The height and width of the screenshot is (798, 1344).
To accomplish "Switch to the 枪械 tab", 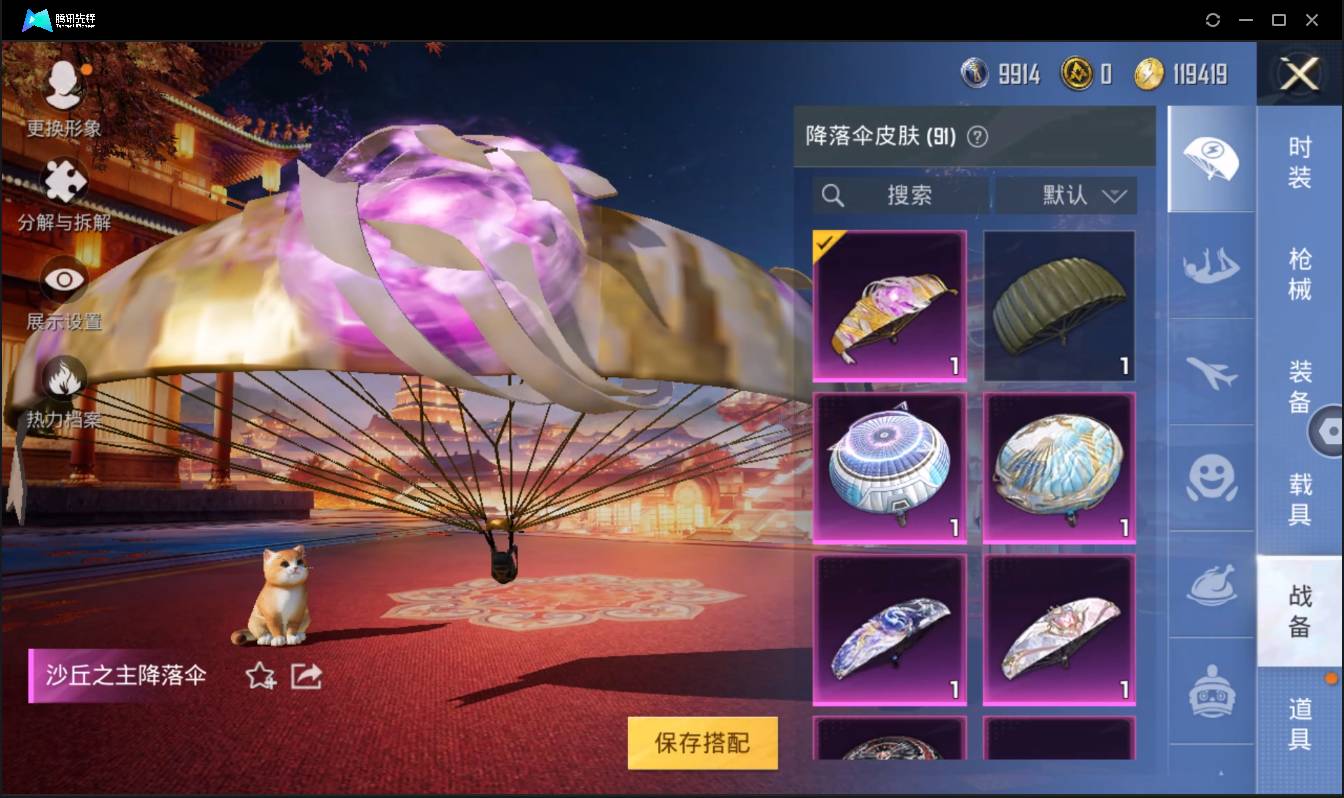I will coord(1300,276).
